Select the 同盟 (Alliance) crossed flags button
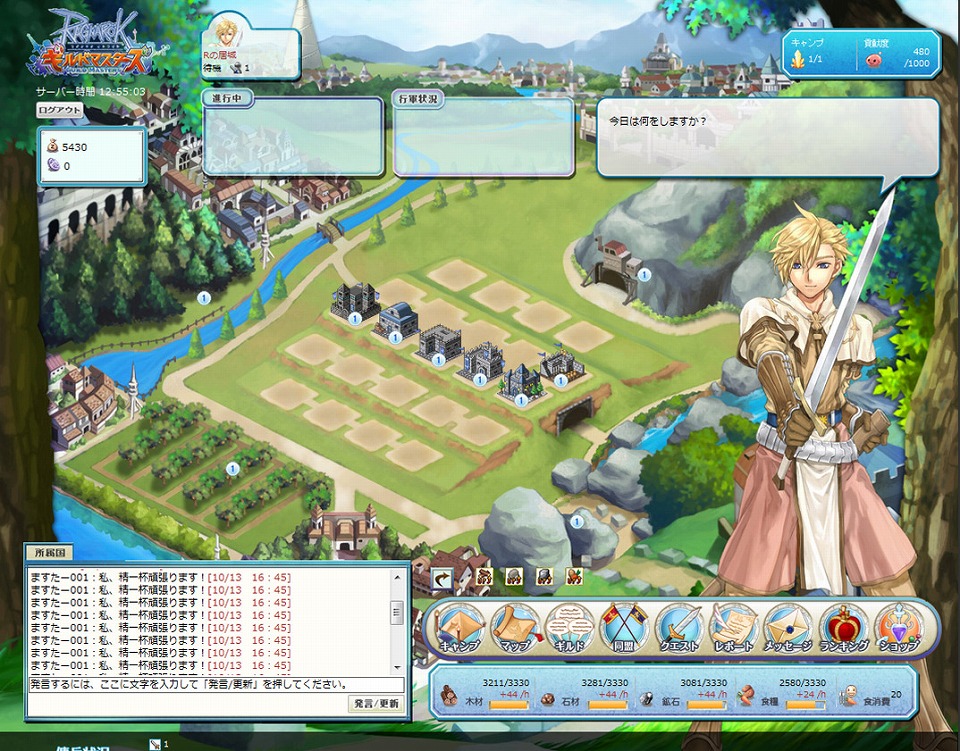This screenshot has width=960, height=751. [x=624, y=629]
